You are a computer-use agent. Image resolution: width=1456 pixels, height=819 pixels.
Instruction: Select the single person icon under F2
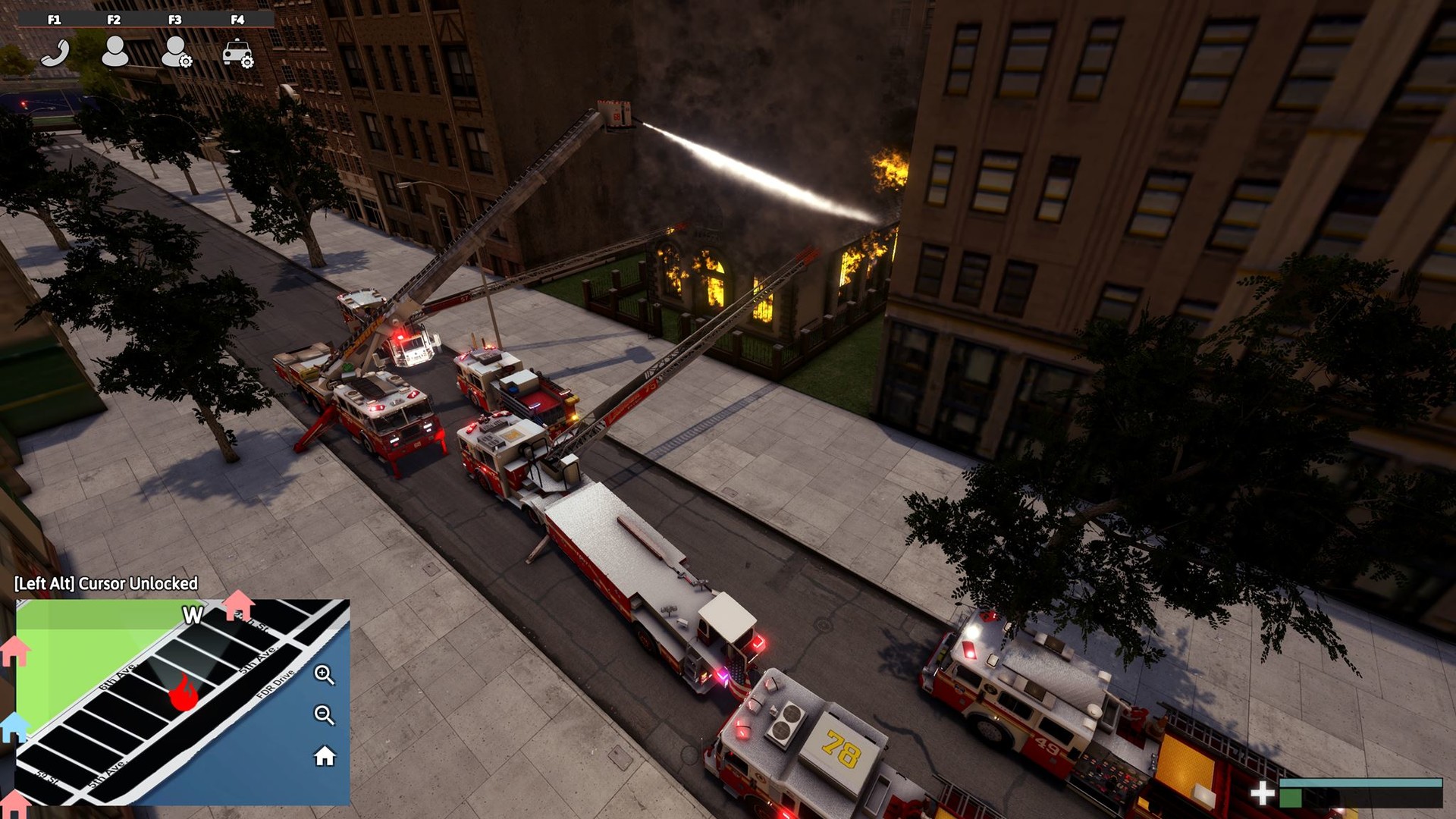[x=115, y=52]
